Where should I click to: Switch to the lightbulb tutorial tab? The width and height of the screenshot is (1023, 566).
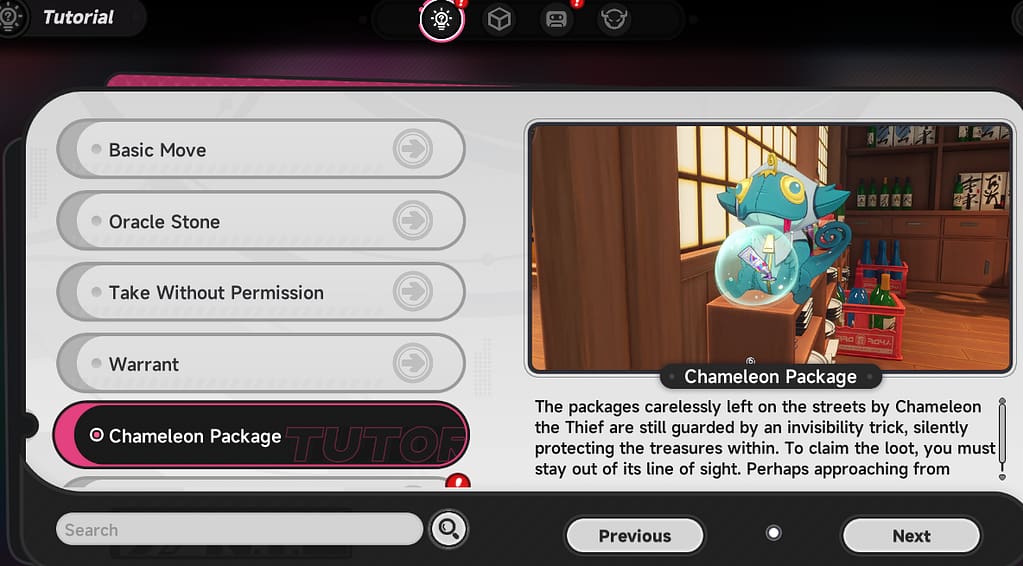(441, 20)
